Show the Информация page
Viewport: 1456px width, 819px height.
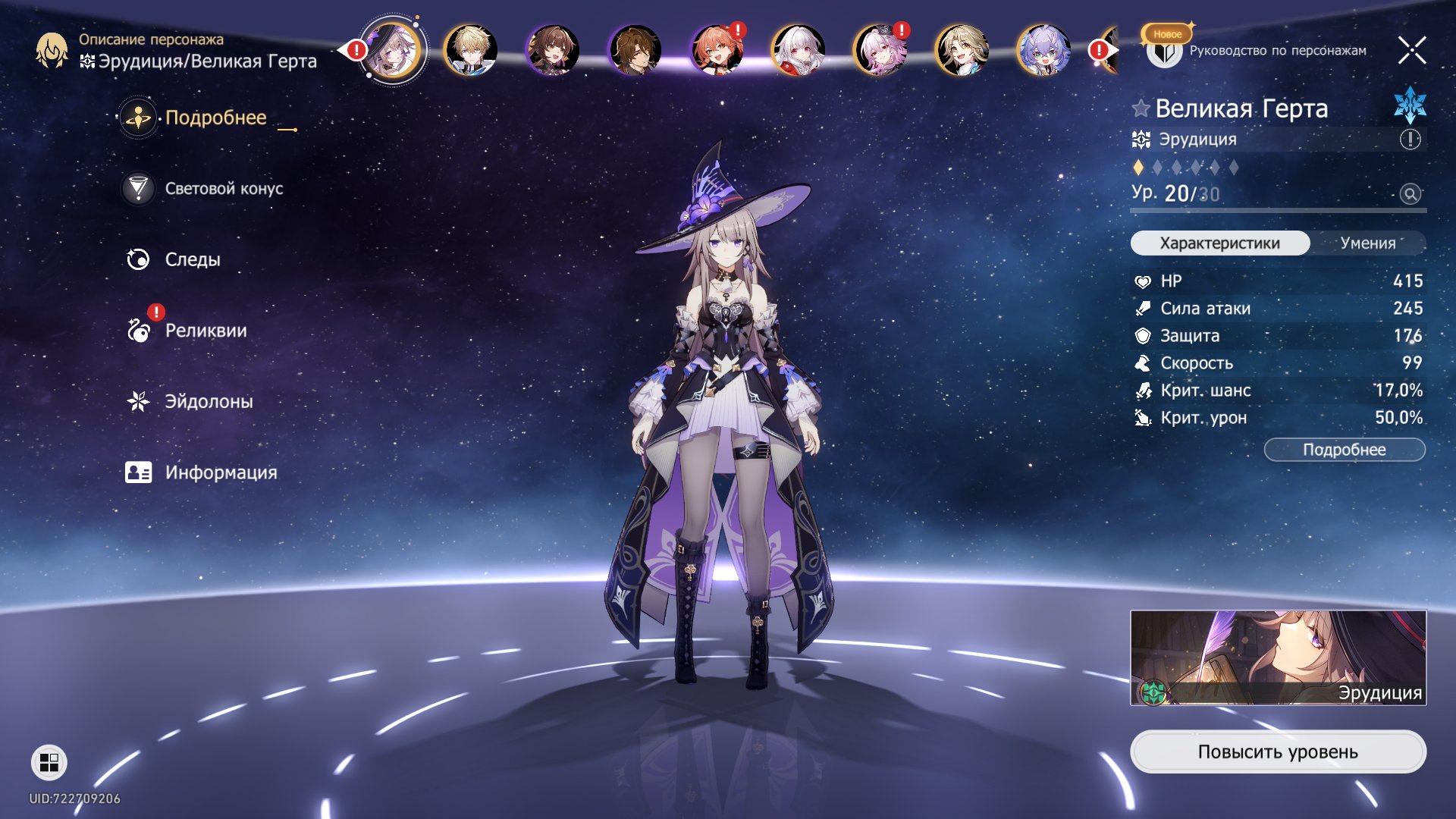coord(220,473)
